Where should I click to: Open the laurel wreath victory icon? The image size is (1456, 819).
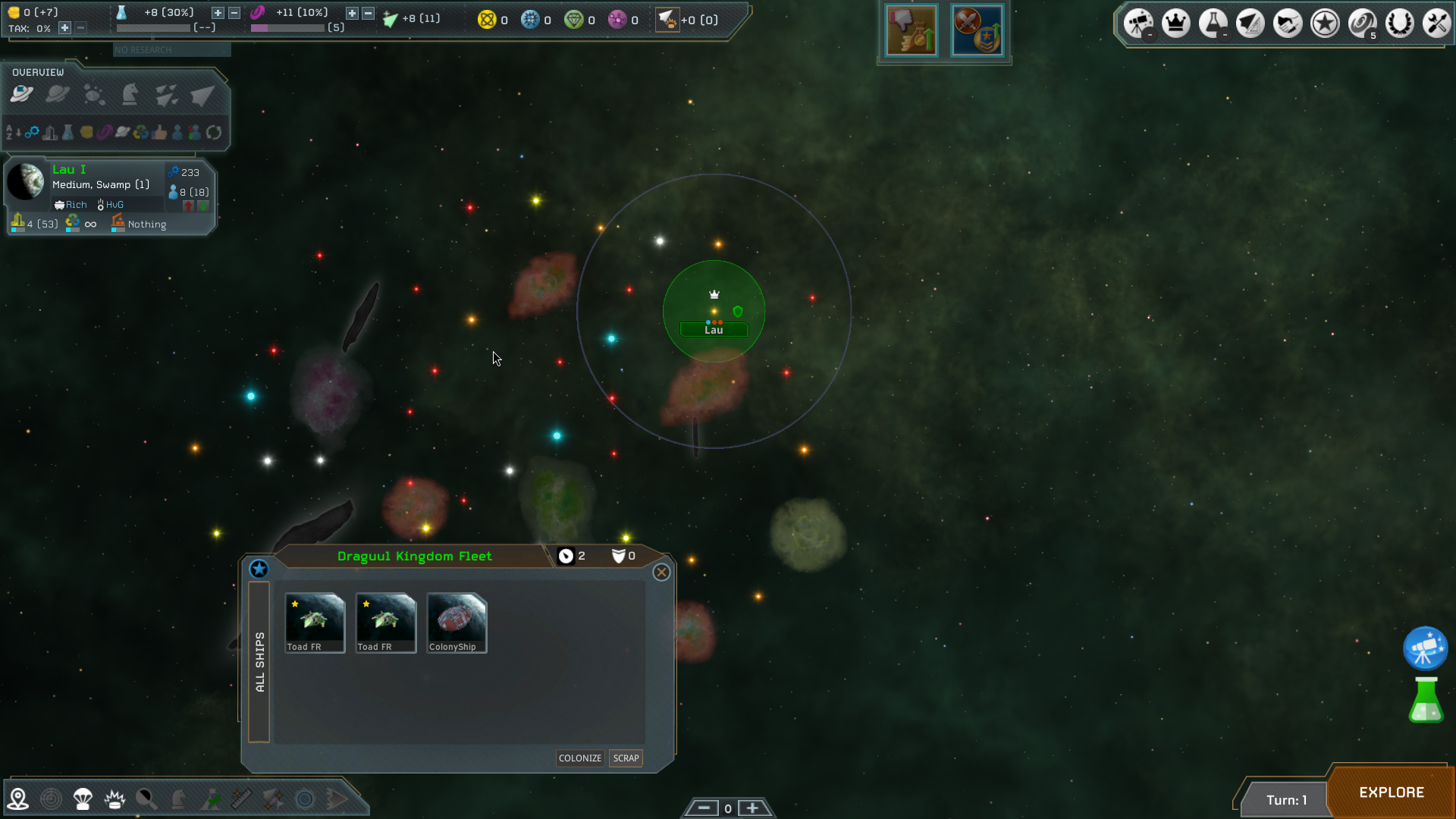(x=1399, y=24)
